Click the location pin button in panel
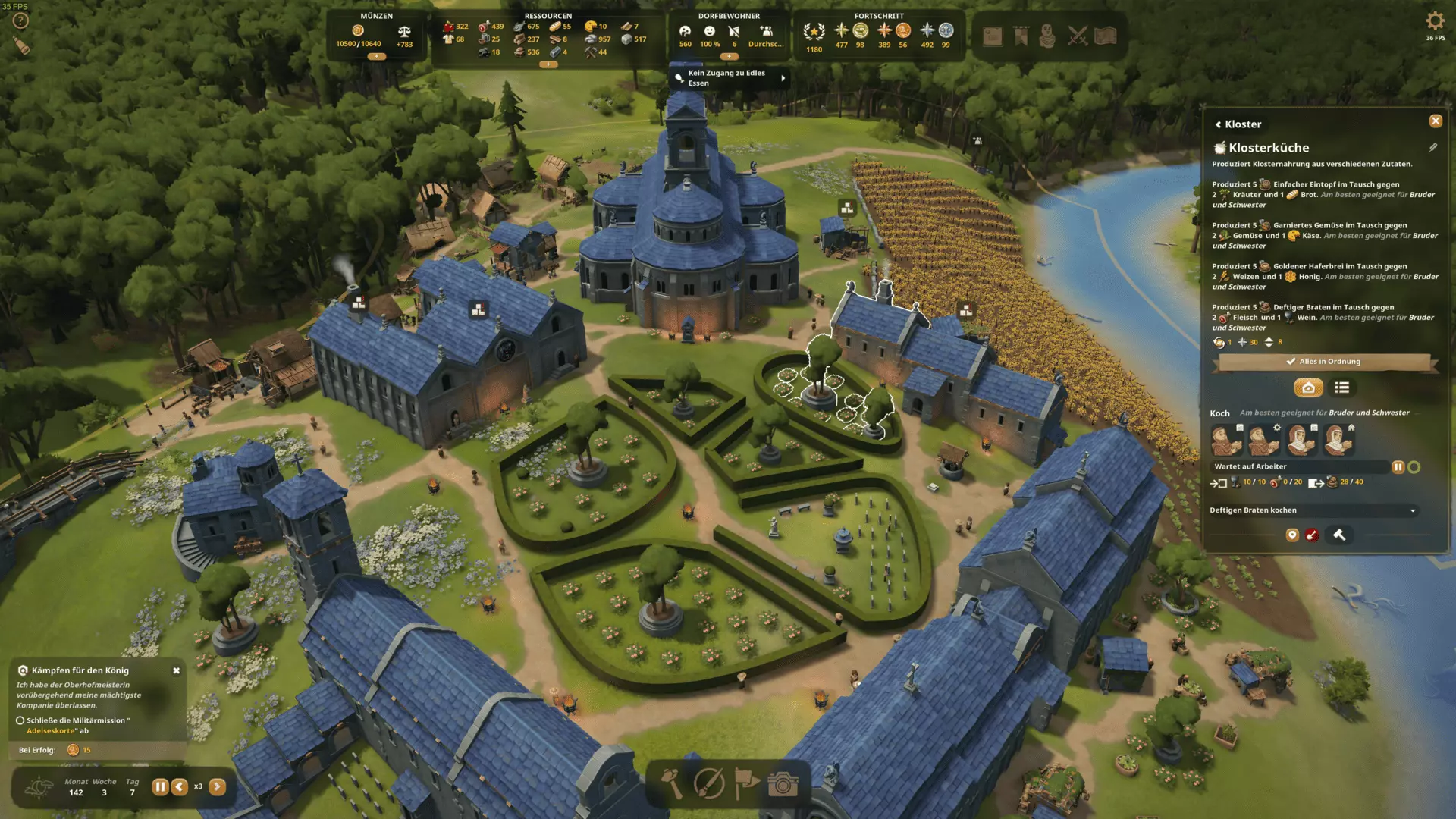Screen dimensions: 1456x819 [1292, 535]
